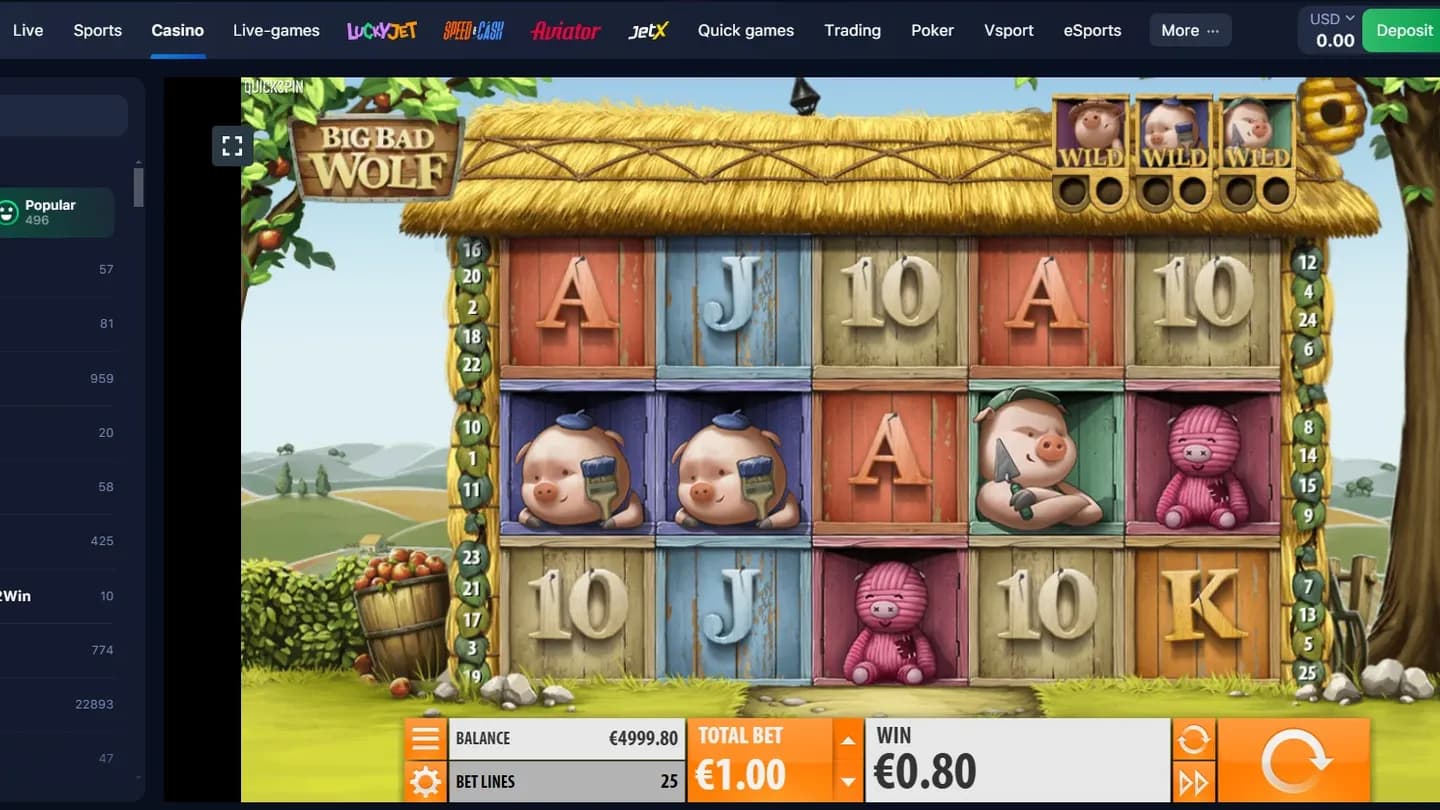Increase Total Bet with the up arrow
Image resolution: width=1440 pixels, height=810 pixels.
(848, 740)
